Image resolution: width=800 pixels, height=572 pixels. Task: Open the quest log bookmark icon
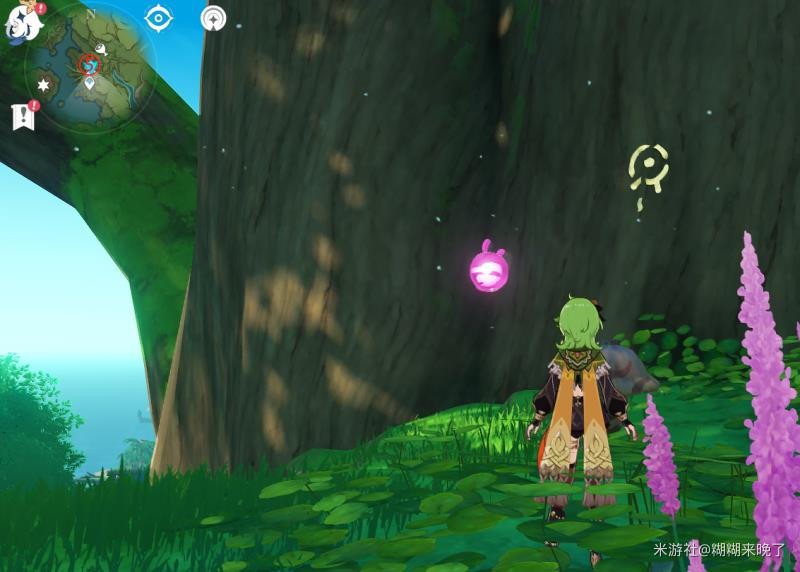click(x=23, y=116)
